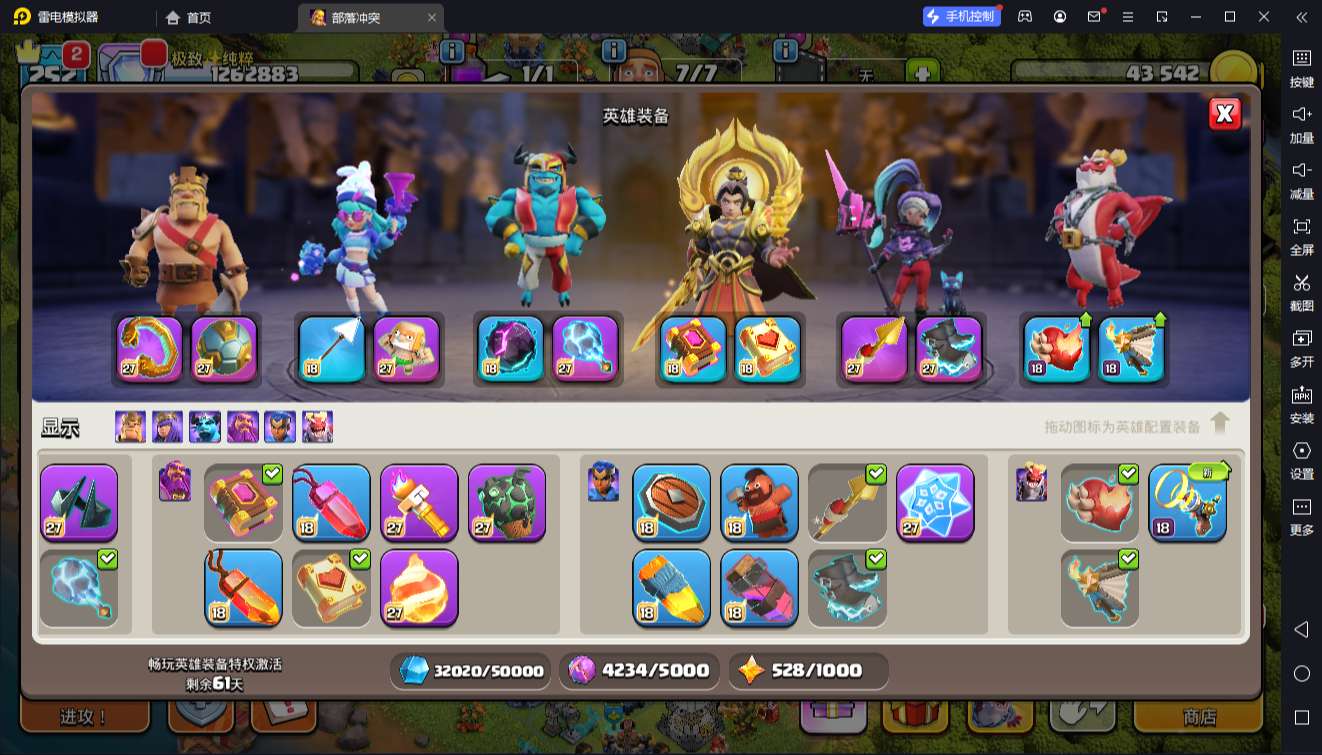1322x755 pixels.
Task: Open the new golden rings equipment item
Action: [x=1187, y=502]
